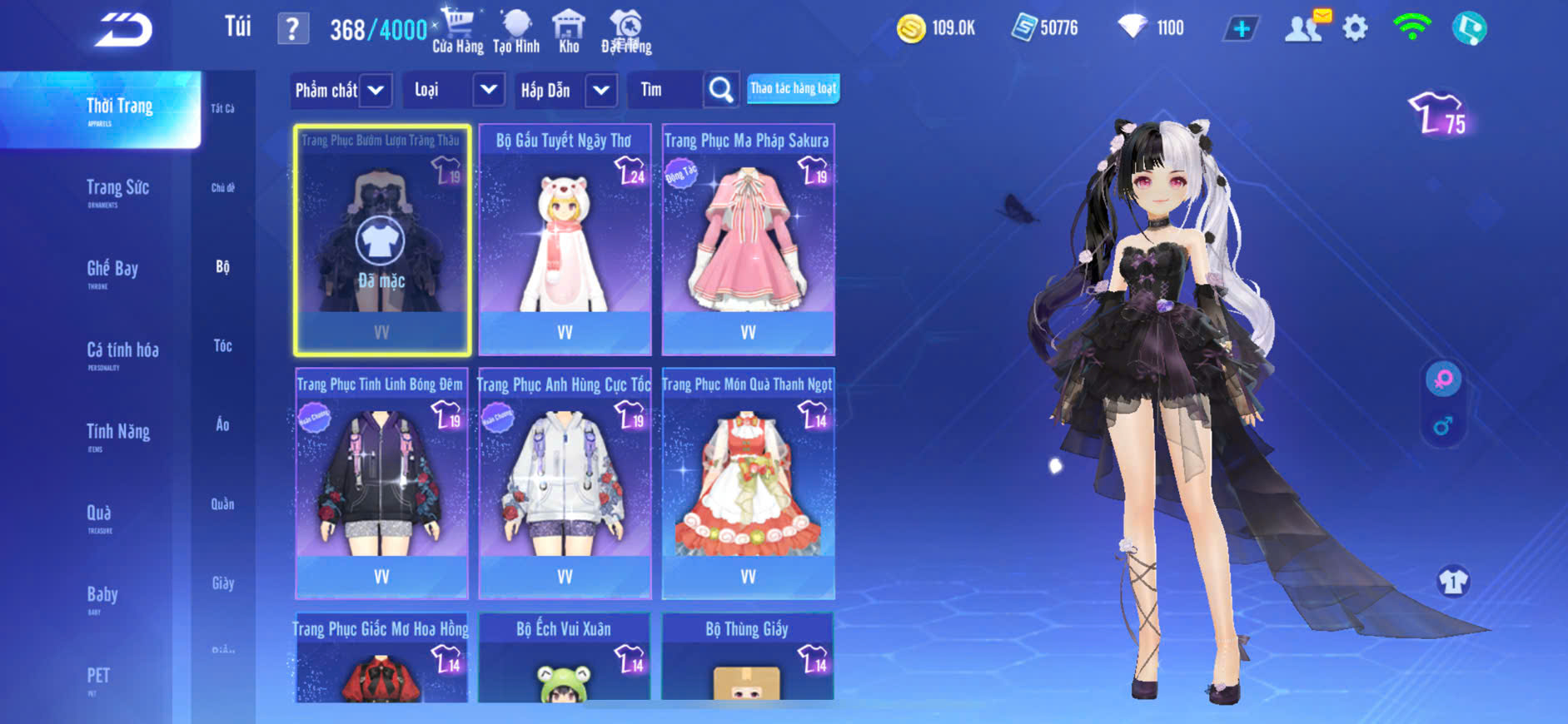Go back using the top-left arrow
This screenshot has width=1568, height=724.
pos(123,30)
